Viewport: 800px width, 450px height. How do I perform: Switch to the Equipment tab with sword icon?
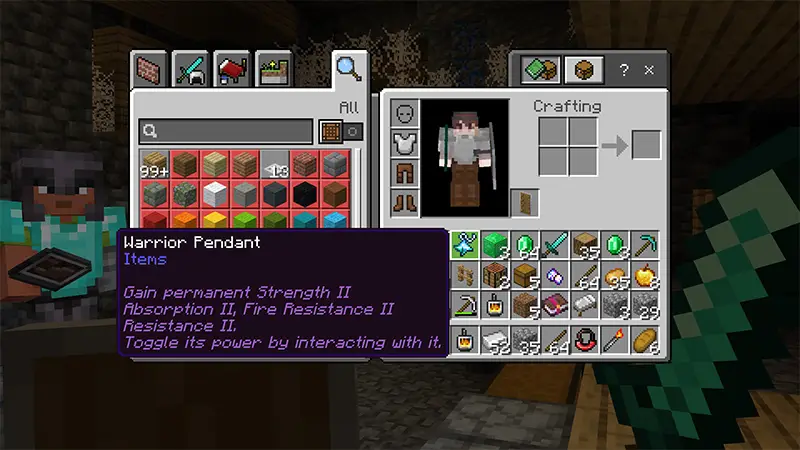pos(191,71)
